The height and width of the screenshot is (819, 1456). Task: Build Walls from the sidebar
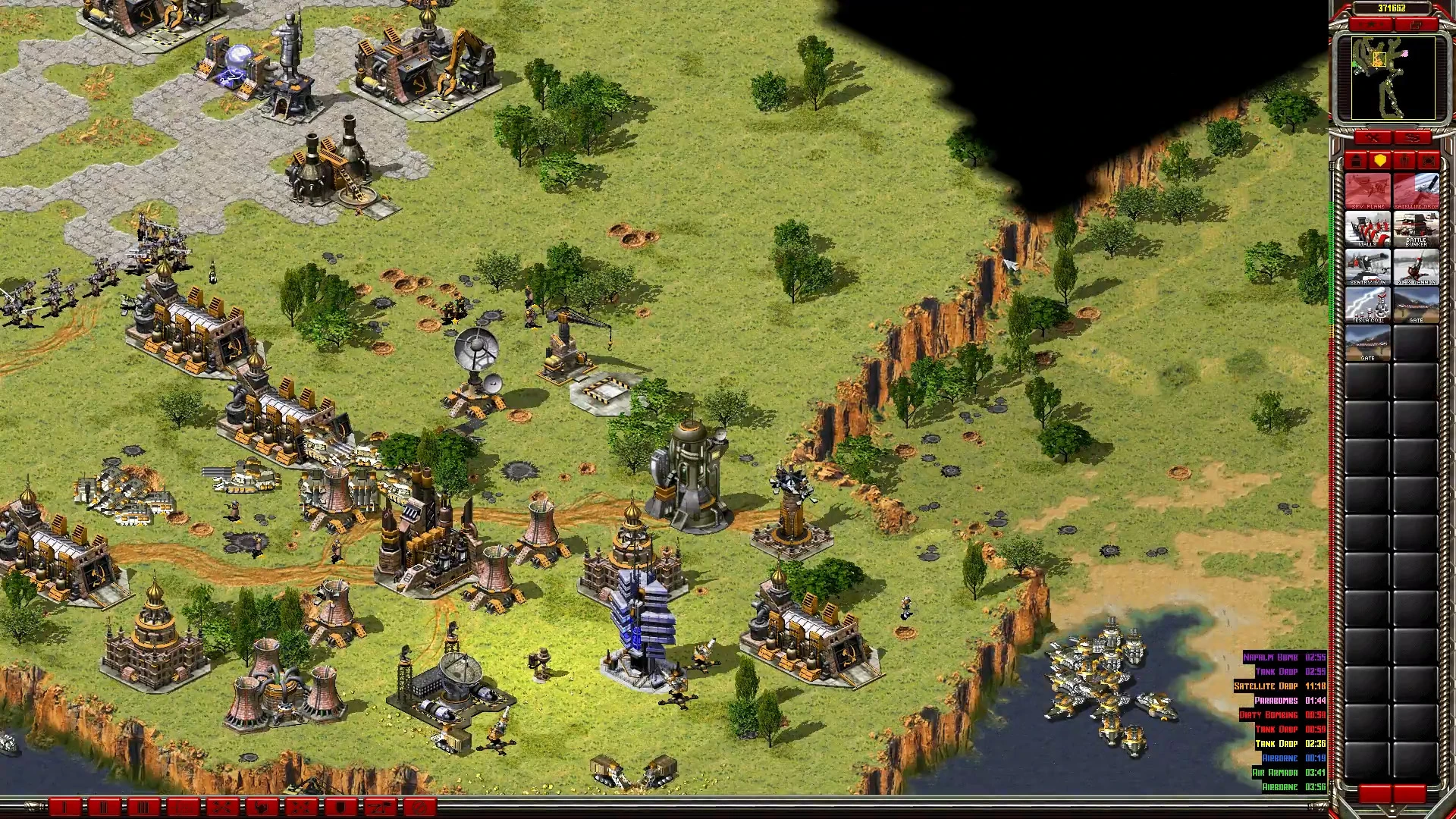(x=1367, y=229)
